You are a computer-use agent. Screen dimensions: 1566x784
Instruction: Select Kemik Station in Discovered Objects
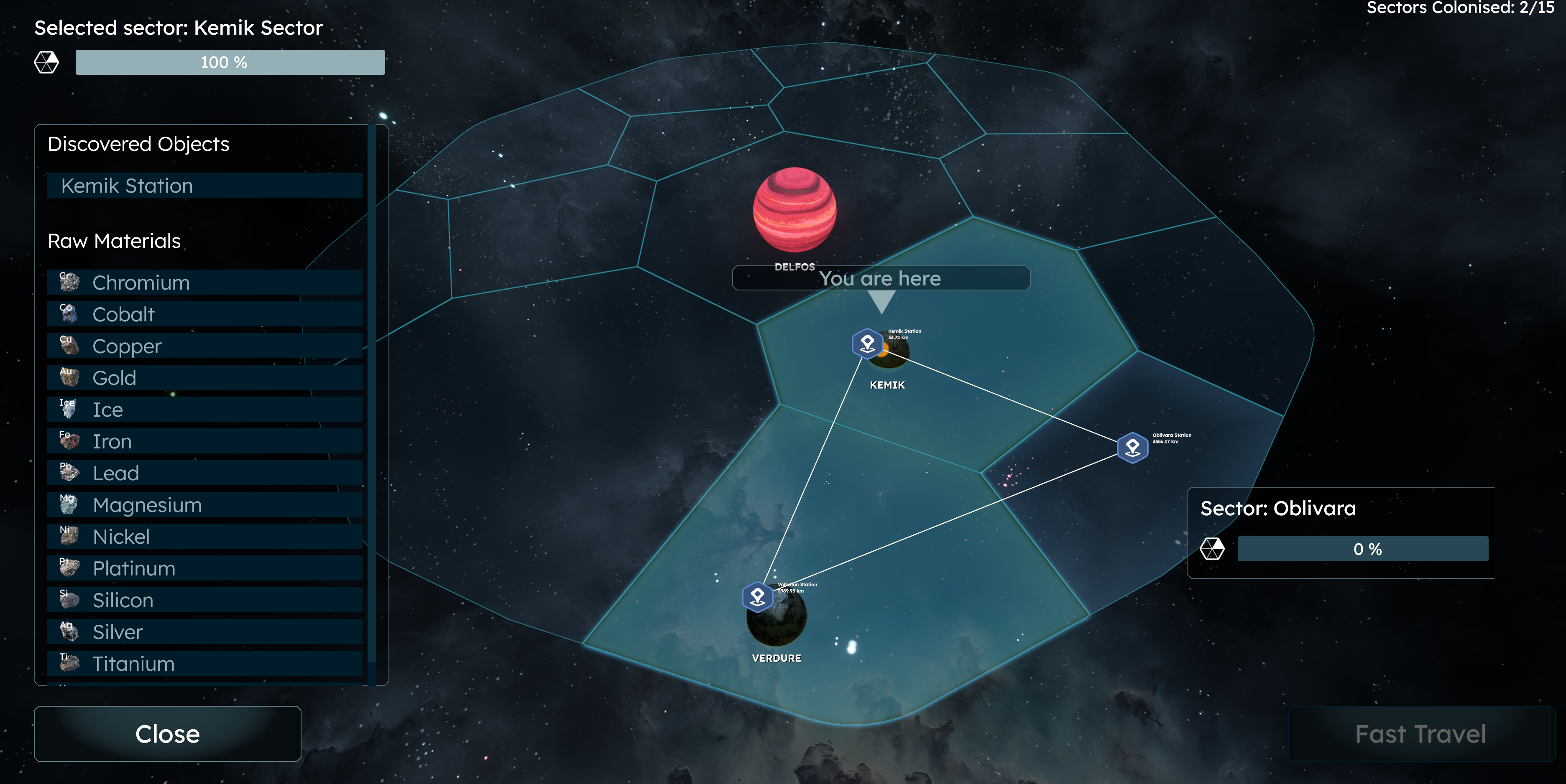205,186
